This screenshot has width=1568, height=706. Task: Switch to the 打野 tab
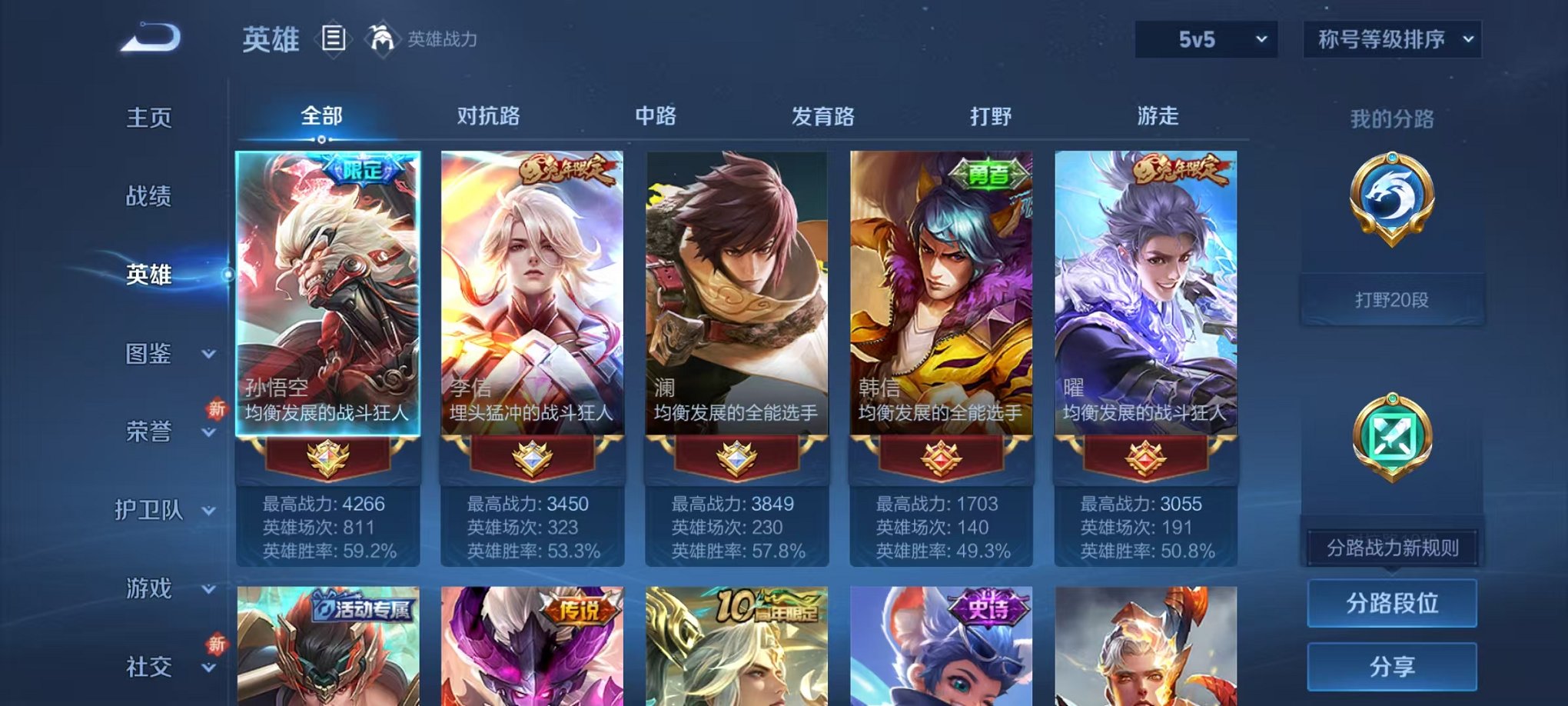(x=992, y=116)
